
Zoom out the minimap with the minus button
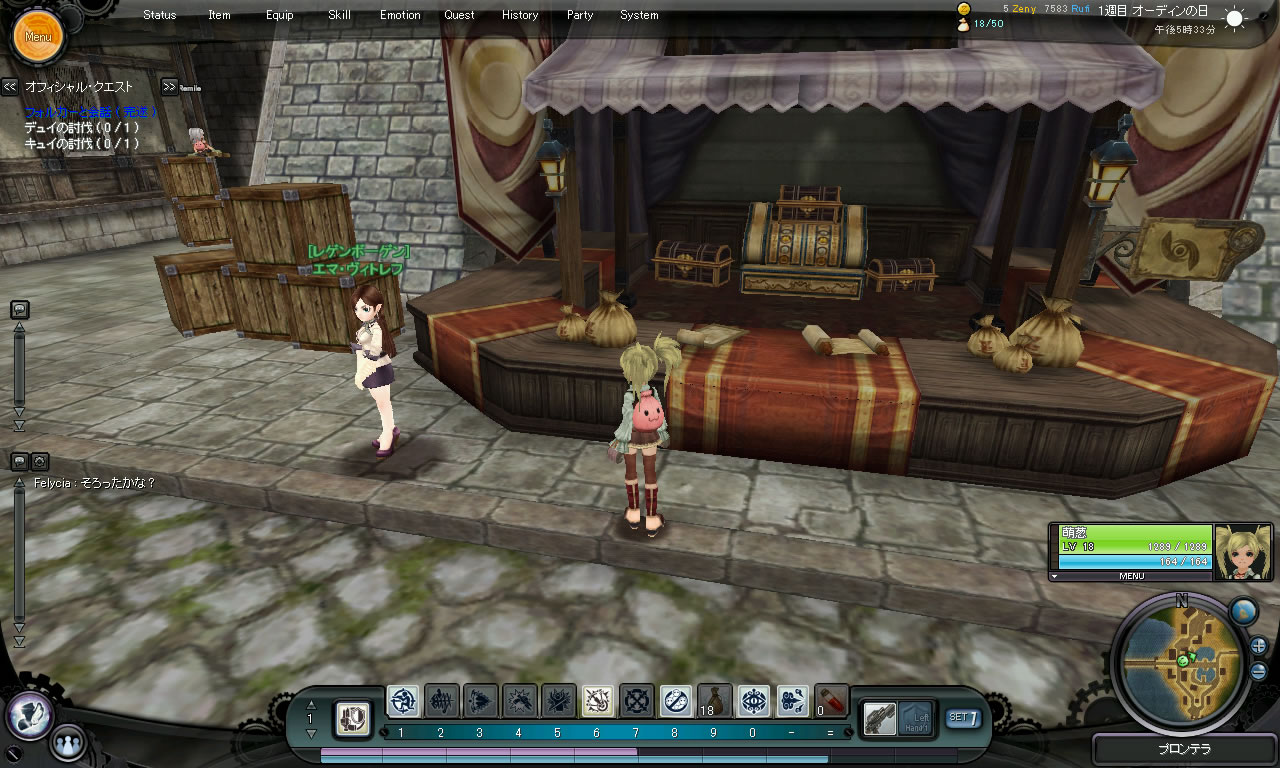tap(1258, 671)
